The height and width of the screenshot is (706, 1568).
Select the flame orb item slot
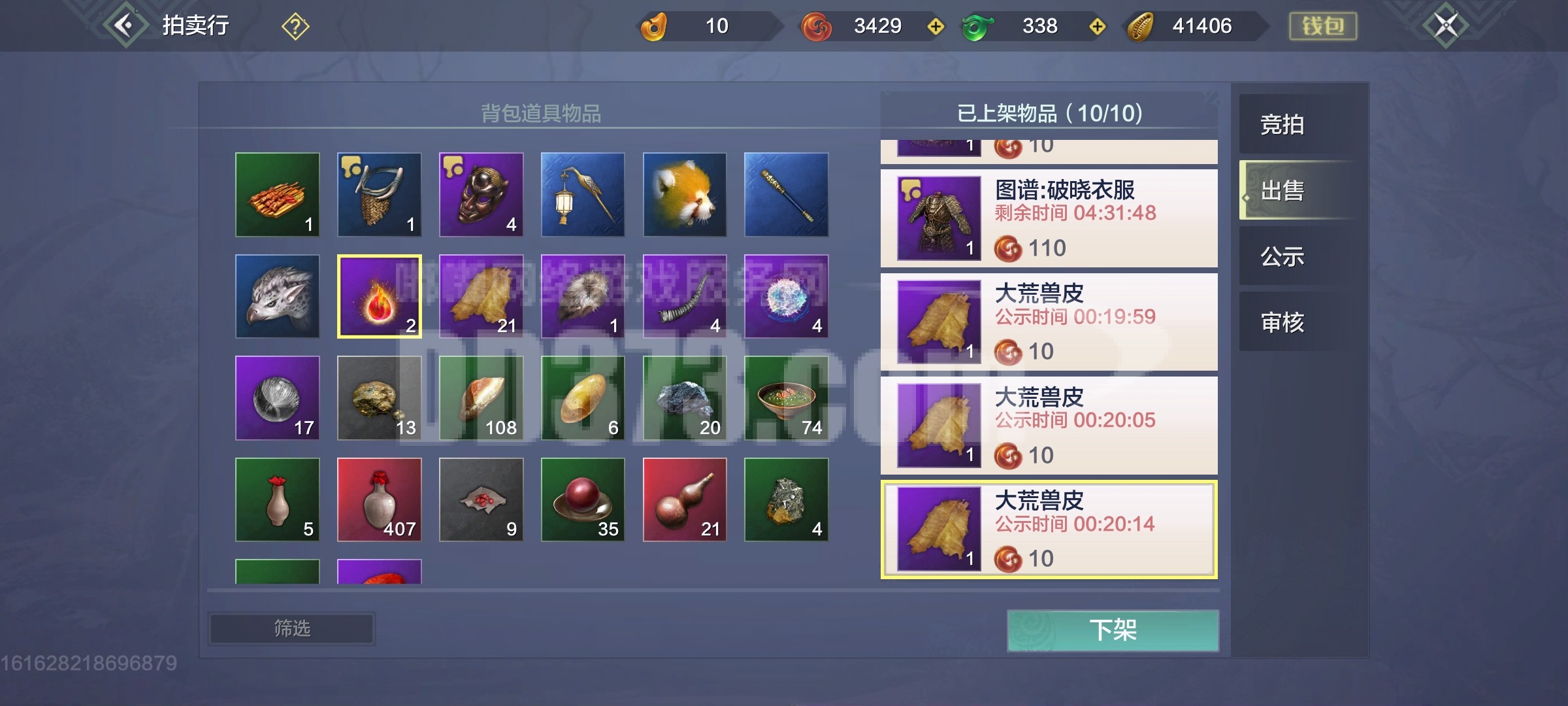pos(380,296)
